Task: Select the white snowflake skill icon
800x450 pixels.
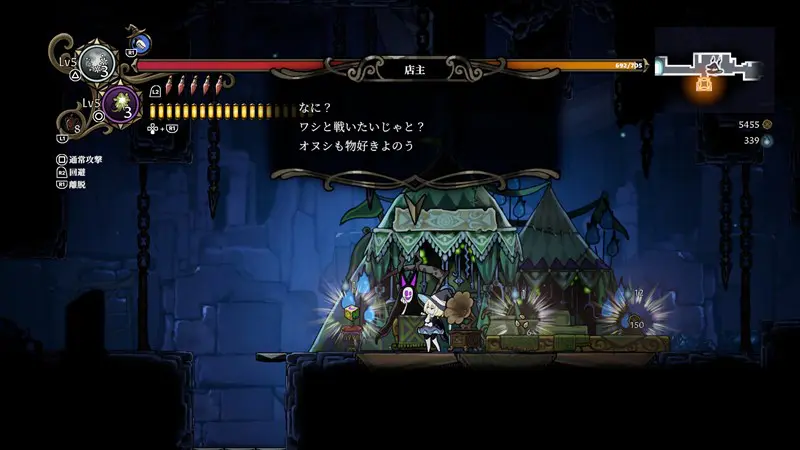Action: pyautogui.click(x=98, y=60)
